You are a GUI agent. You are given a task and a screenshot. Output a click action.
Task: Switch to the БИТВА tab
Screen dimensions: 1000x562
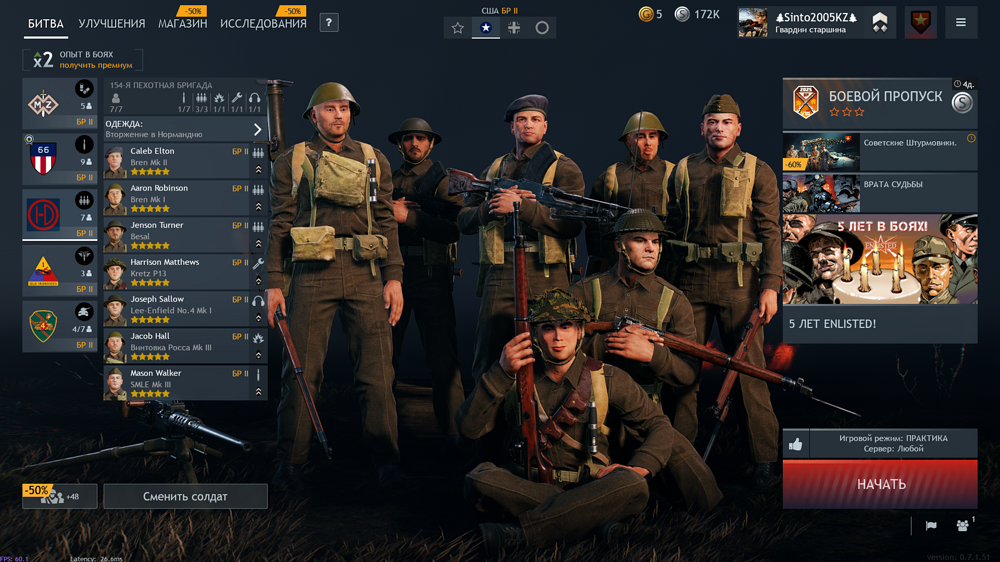46,23
